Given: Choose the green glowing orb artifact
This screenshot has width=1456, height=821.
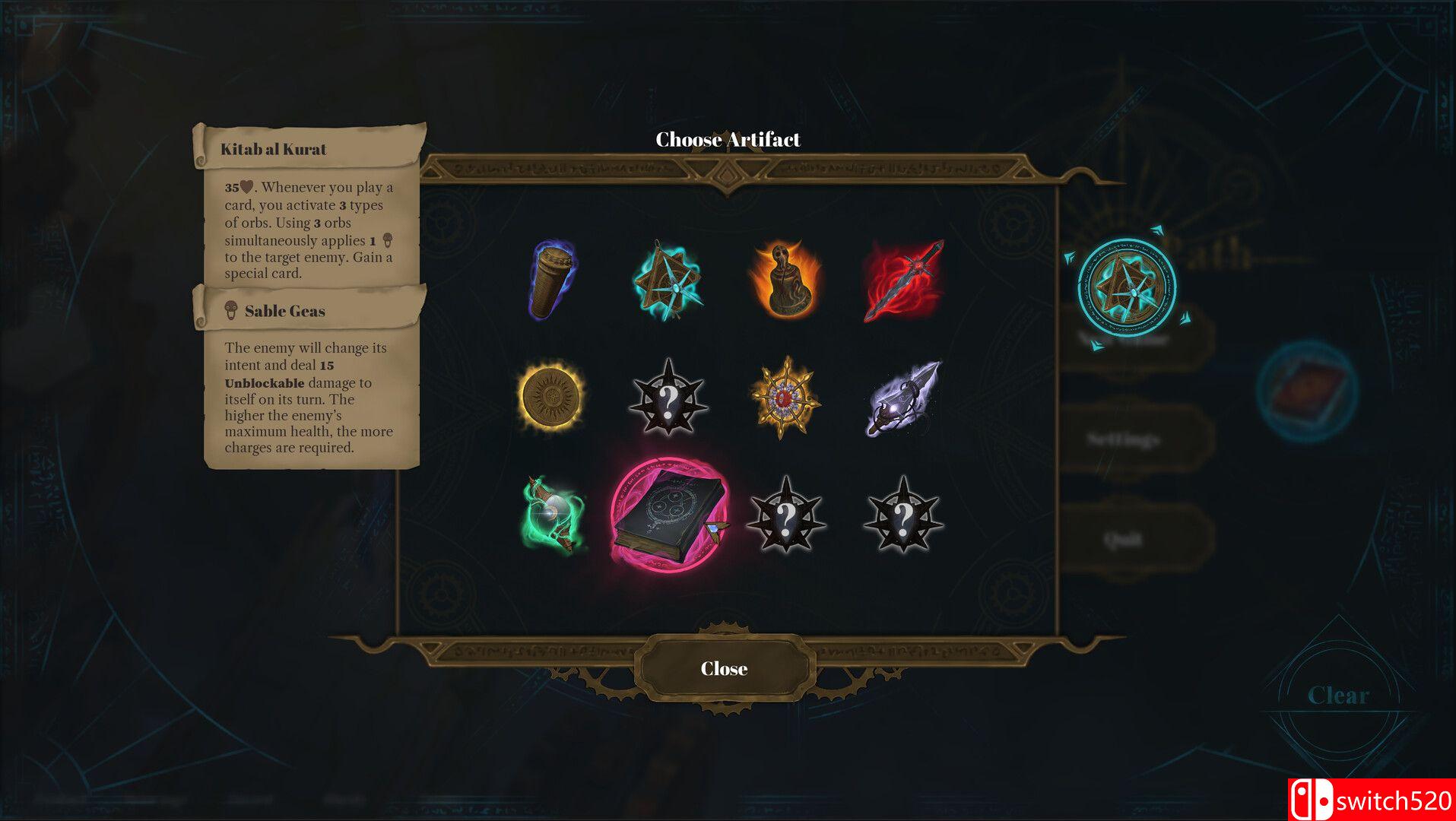Looking at the screenshot, I should [554, 515].
